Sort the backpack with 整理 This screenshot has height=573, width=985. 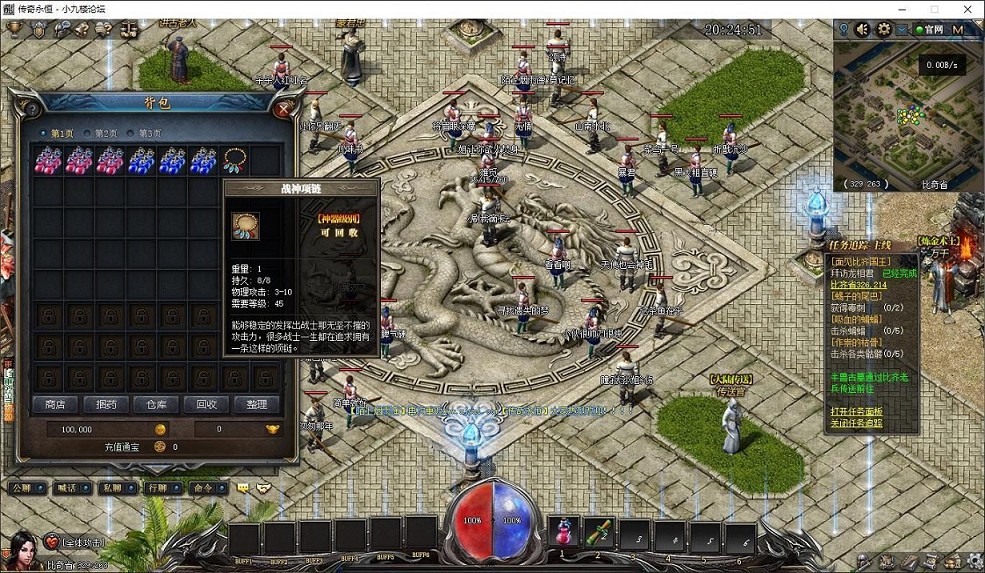[256, 404]
